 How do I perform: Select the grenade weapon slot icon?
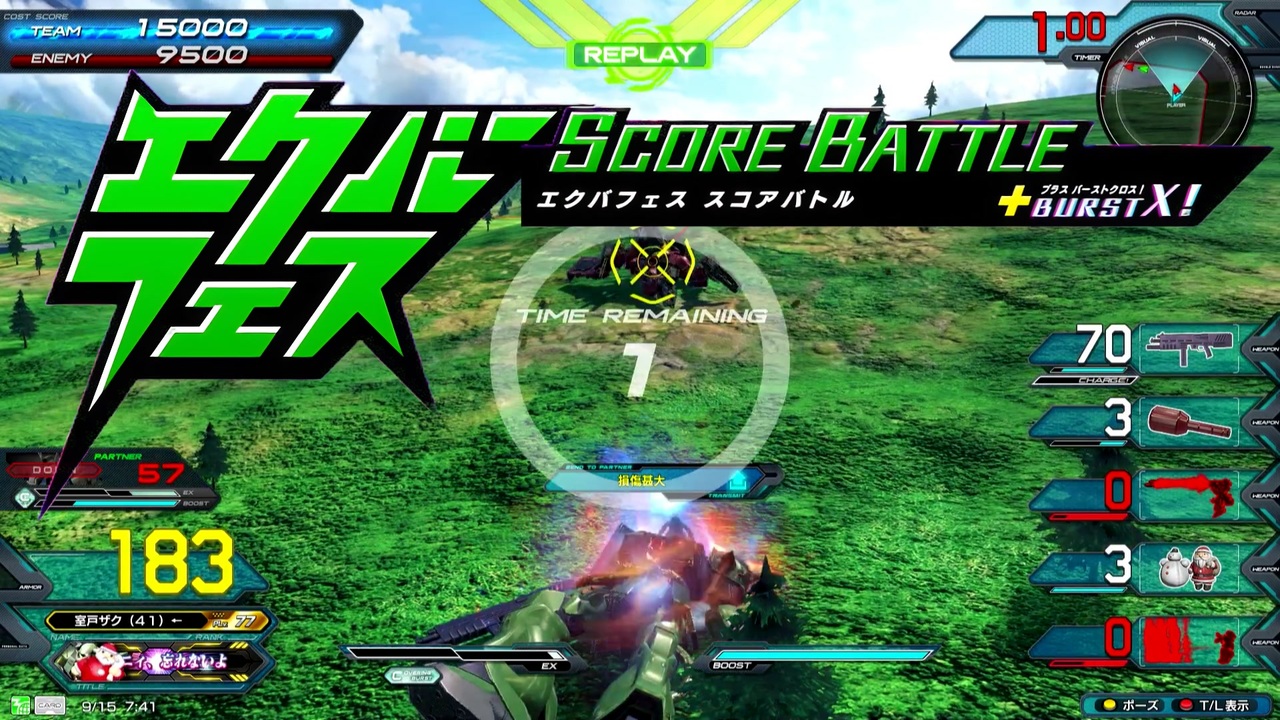tap(1190, 420)
